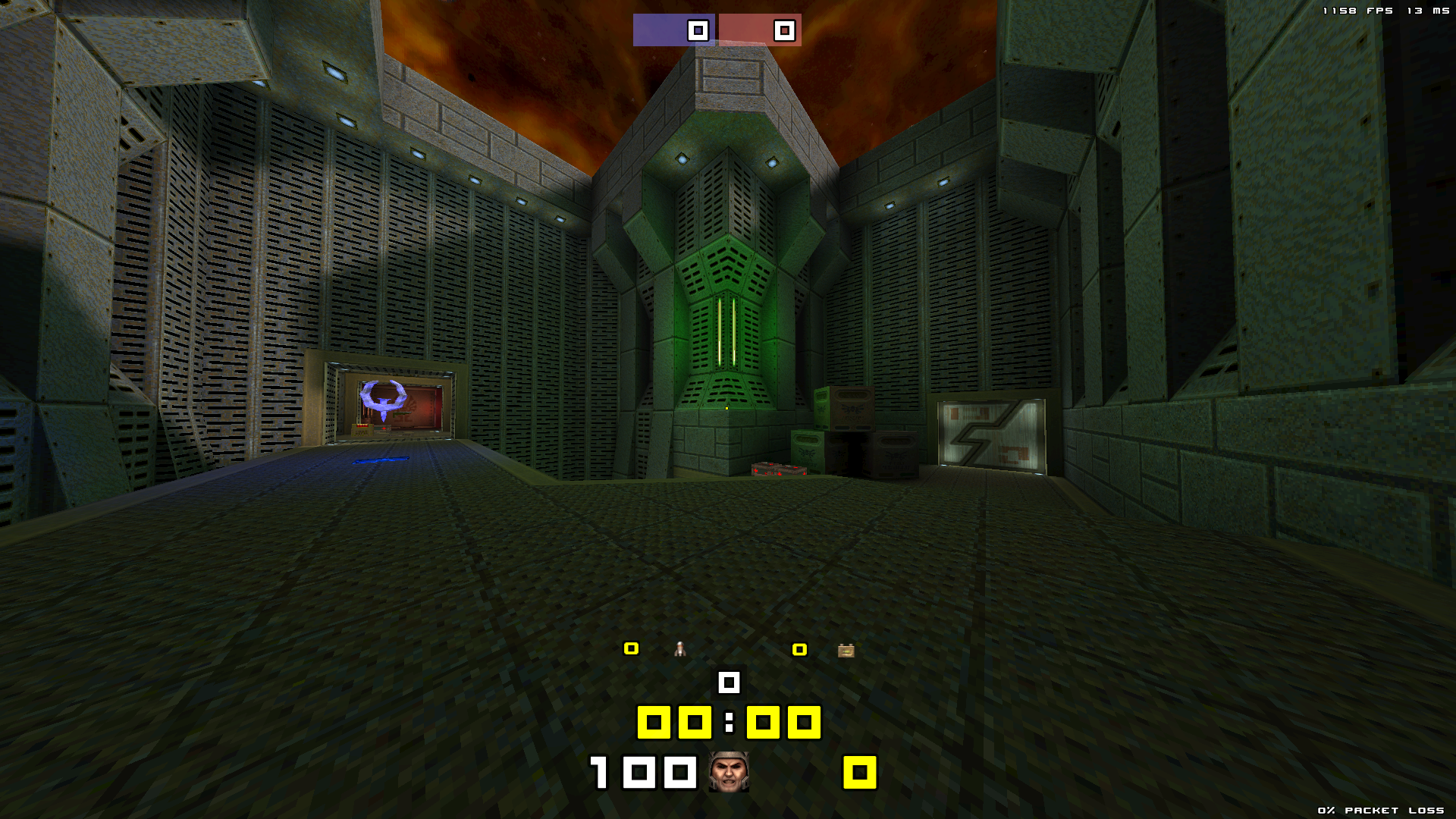Click the red team score panel
Viewport: 1456px width, 819px height.
[760, 30]
